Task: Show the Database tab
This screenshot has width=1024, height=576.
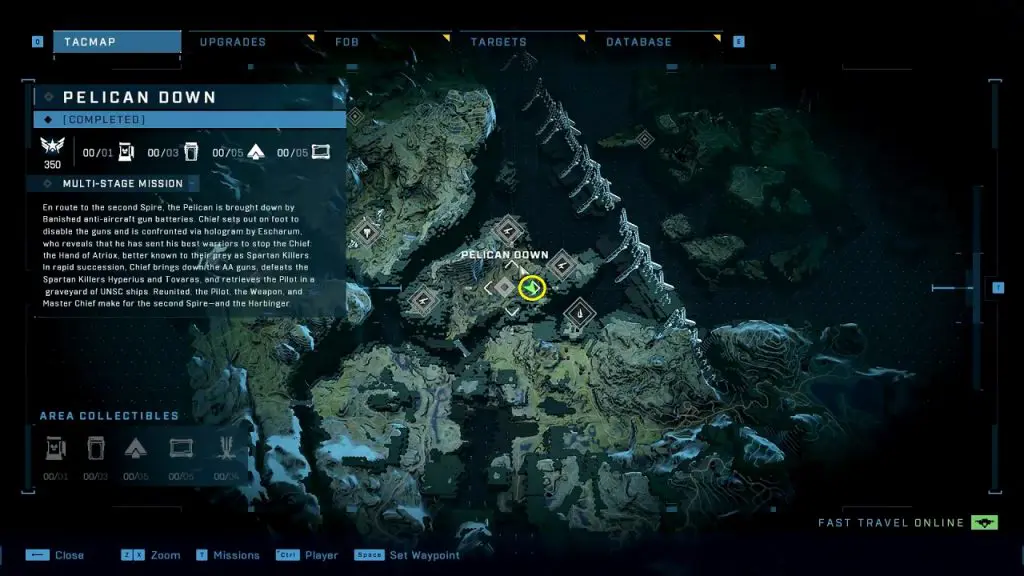Action: pos(639,42)
